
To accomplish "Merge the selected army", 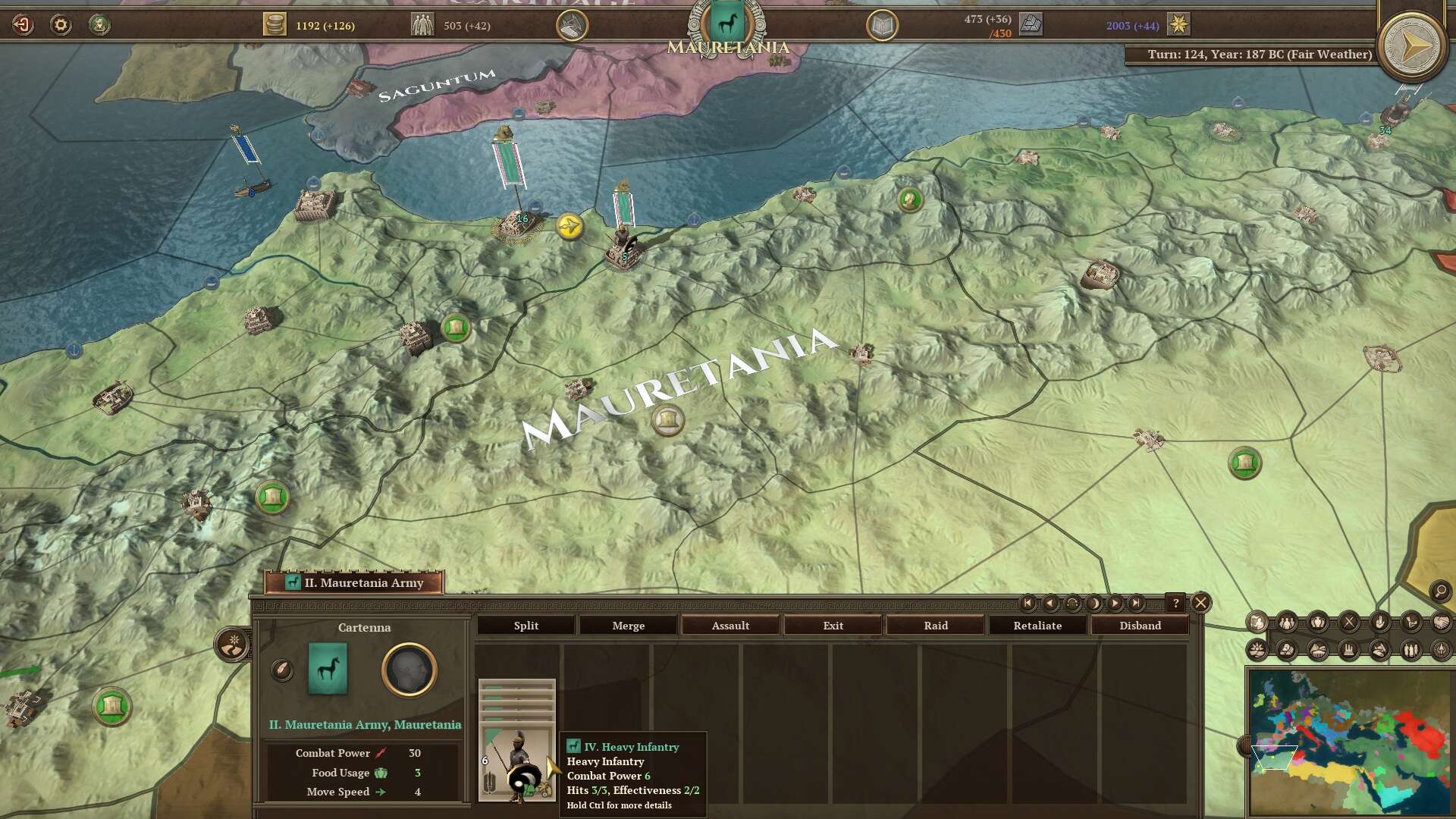I will point(628,626).
